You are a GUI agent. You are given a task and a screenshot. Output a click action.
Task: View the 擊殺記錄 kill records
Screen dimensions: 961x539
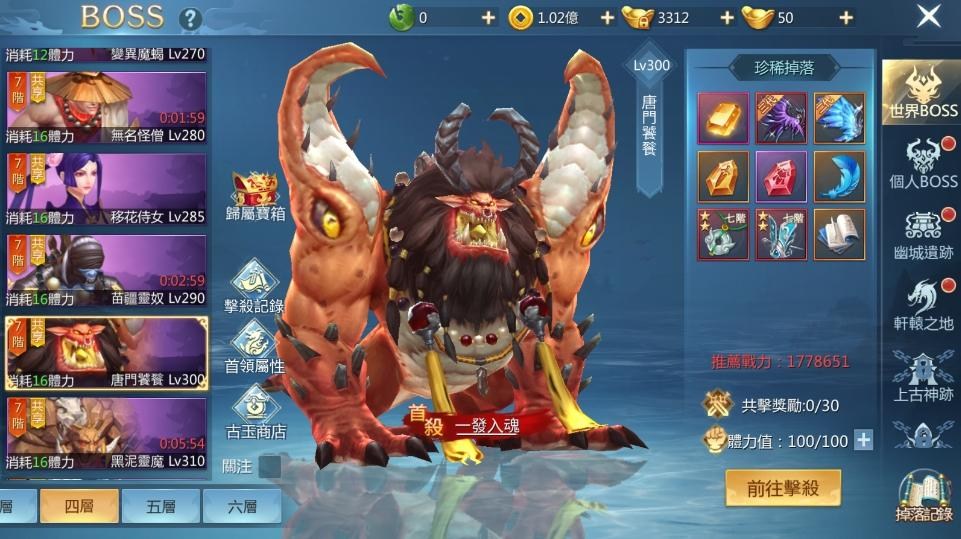point(255,287)
